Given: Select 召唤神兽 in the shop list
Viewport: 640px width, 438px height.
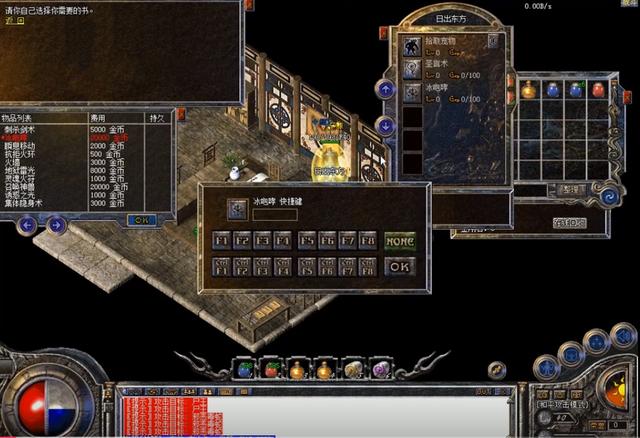Looking at the screenshot, I should (24, 187).
